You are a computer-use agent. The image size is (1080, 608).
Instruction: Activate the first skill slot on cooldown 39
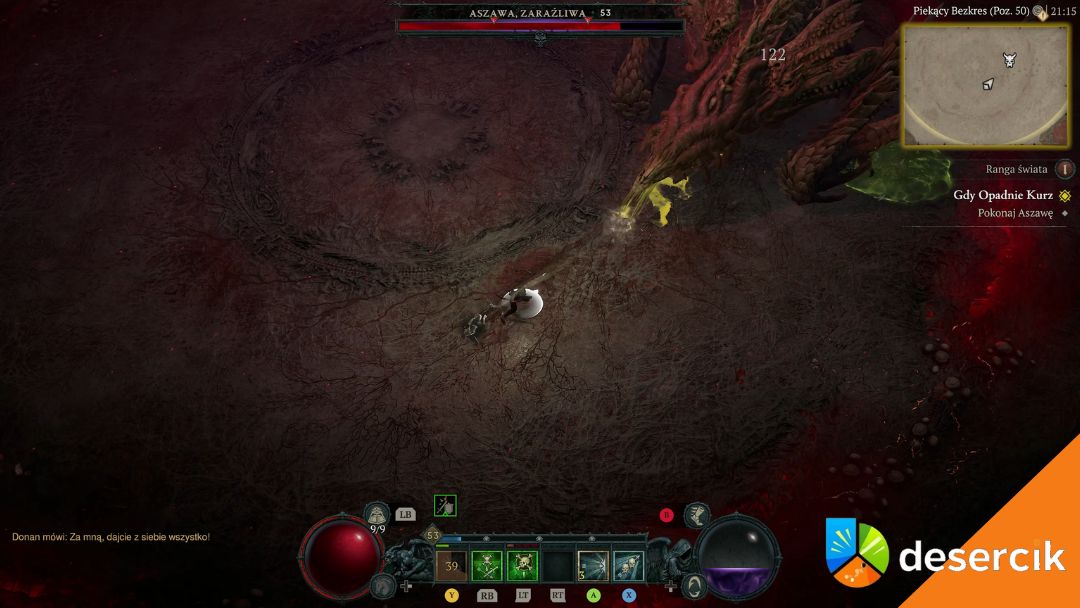(451, 566)
